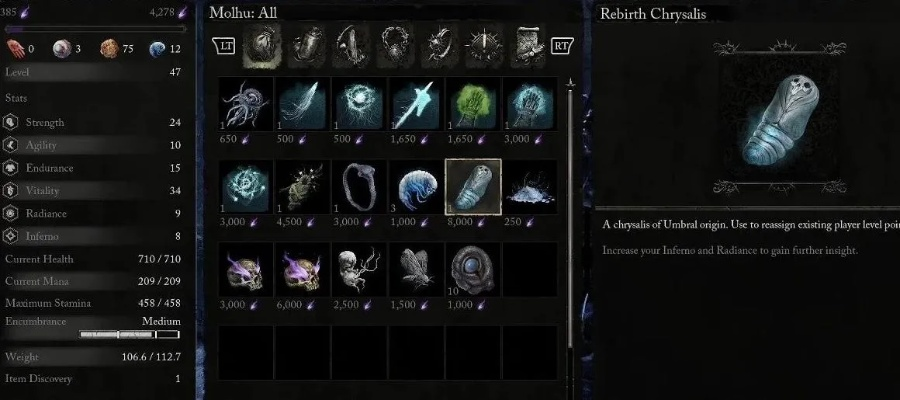Select the dark ring item
The width and height of the screenshot is (900, 400).
click(359, 187)
